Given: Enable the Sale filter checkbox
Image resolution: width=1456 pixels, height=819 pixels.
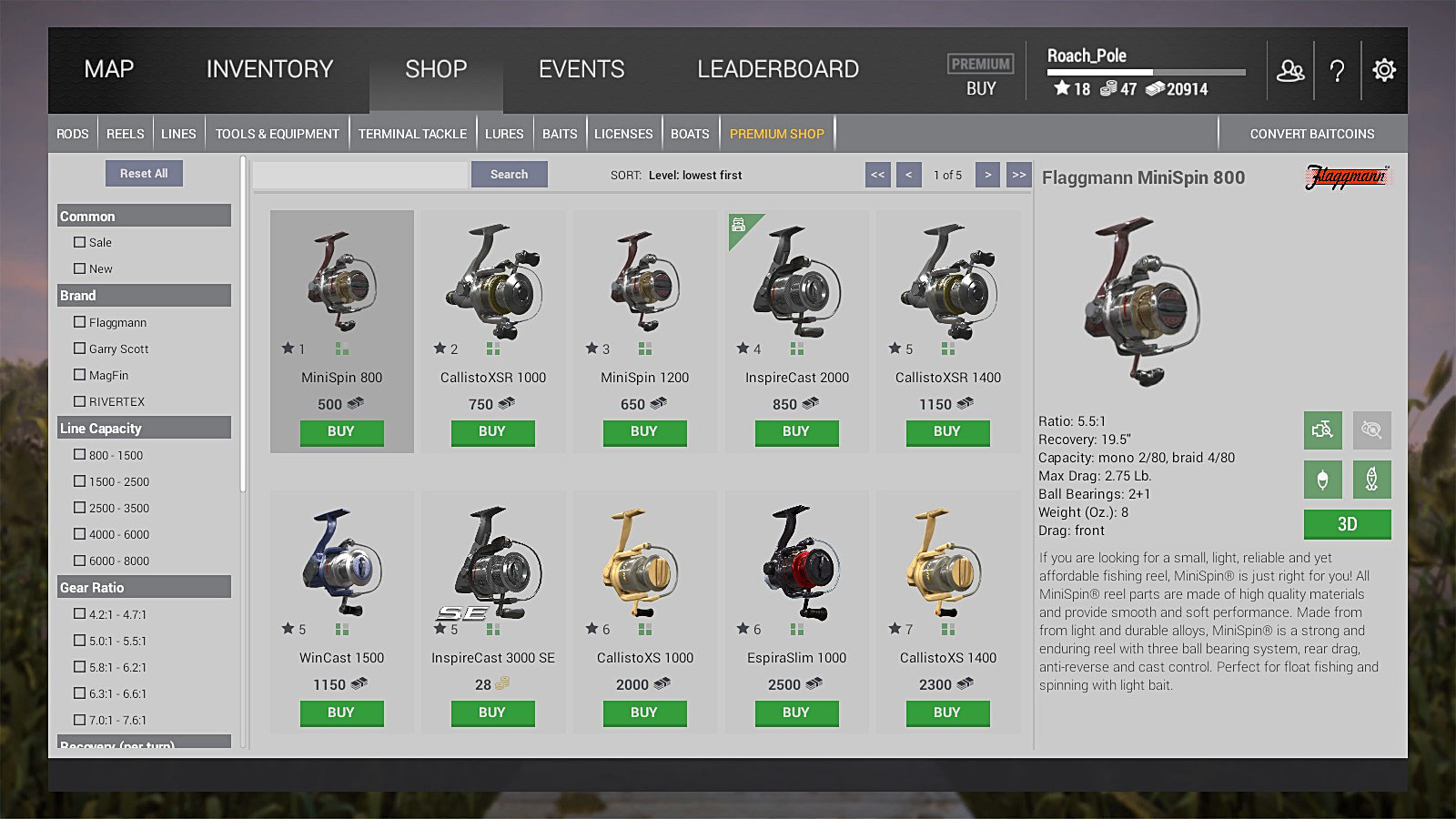Looking at the screenshot, I should point(80,243).
